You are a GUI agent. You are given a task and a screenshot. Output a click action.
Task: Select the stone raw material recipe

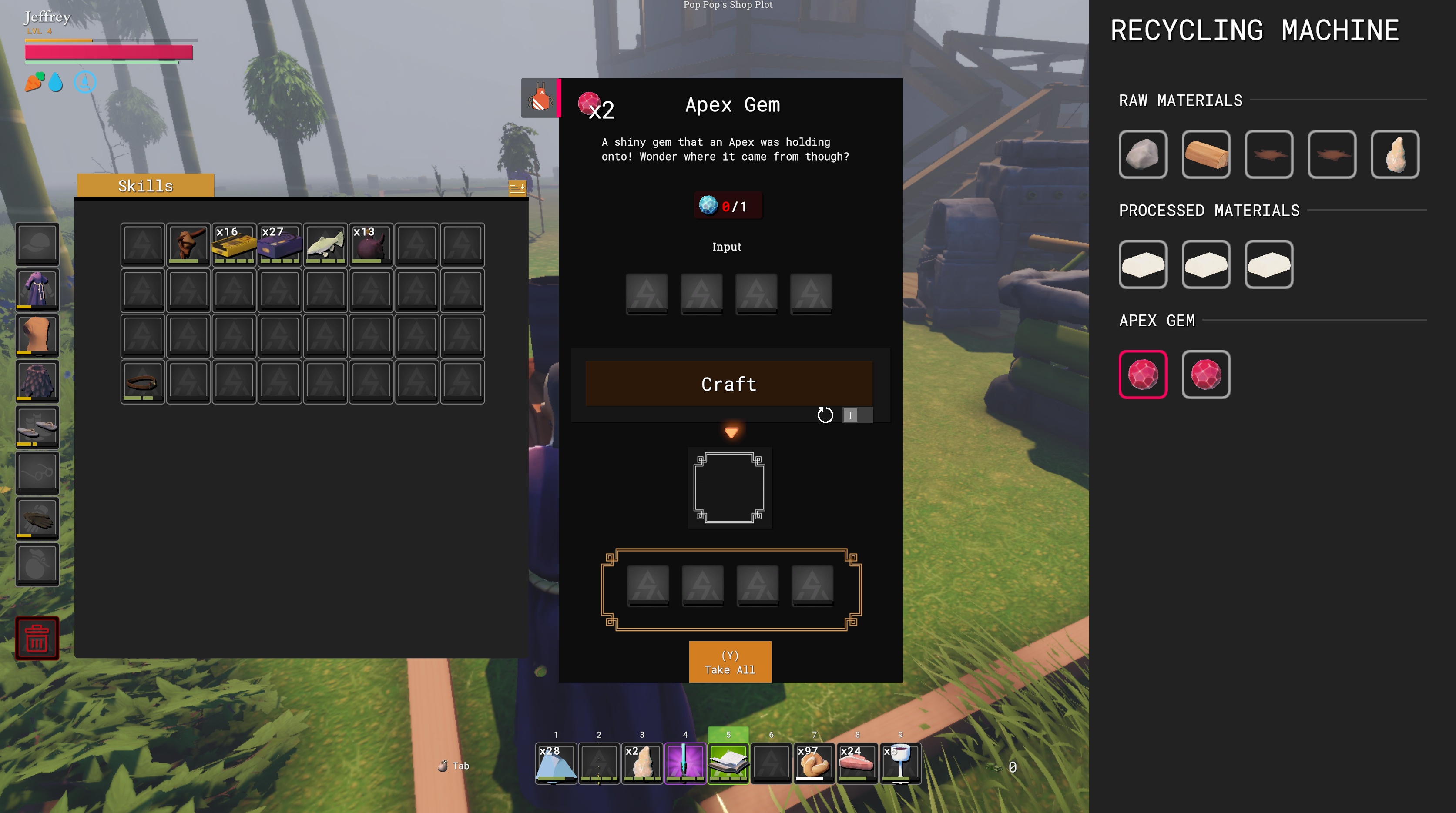(1143, 155)
